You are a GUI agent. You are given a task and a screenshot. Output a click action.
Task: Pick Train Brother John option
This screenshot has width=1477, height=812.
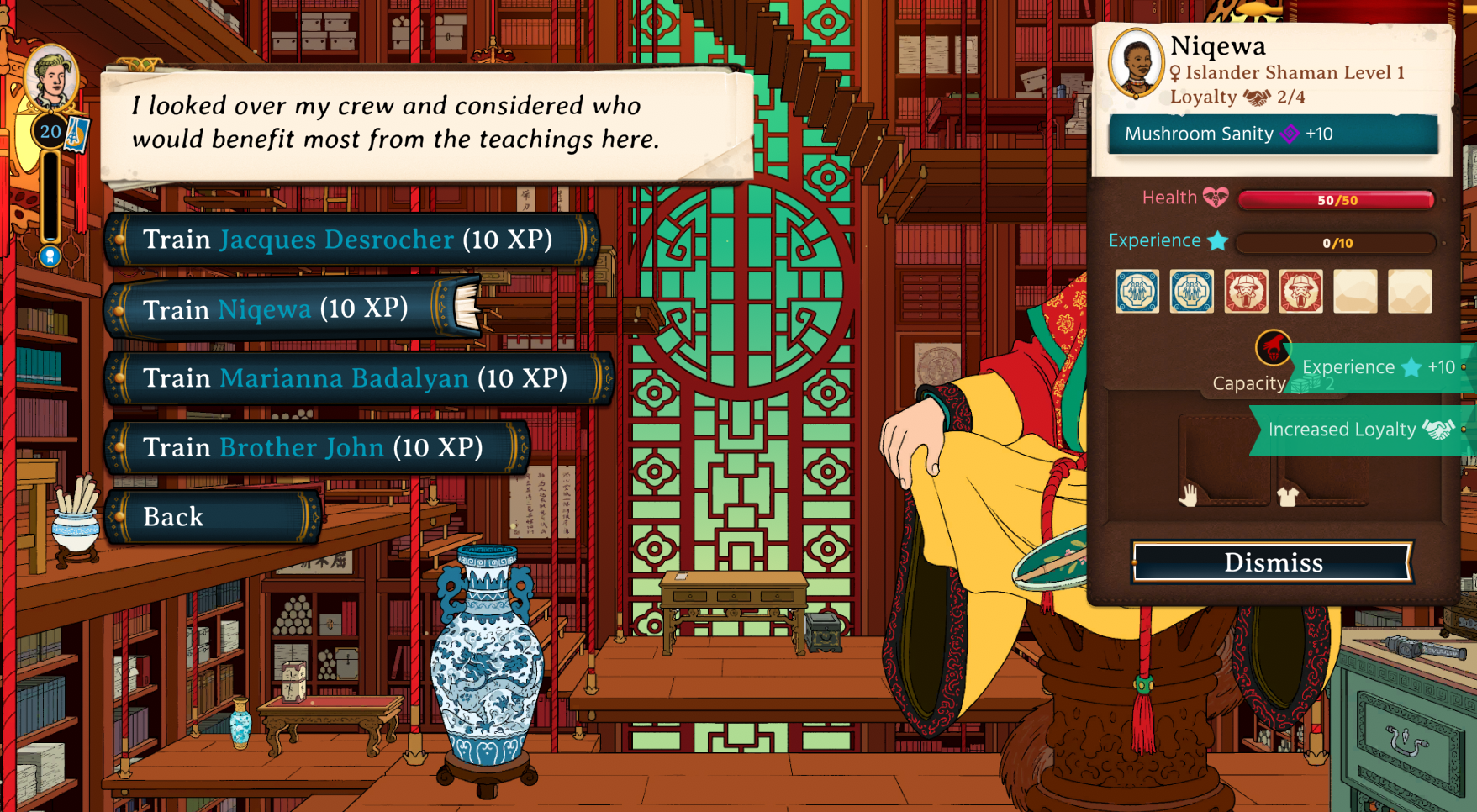click(x=313, y=447)
